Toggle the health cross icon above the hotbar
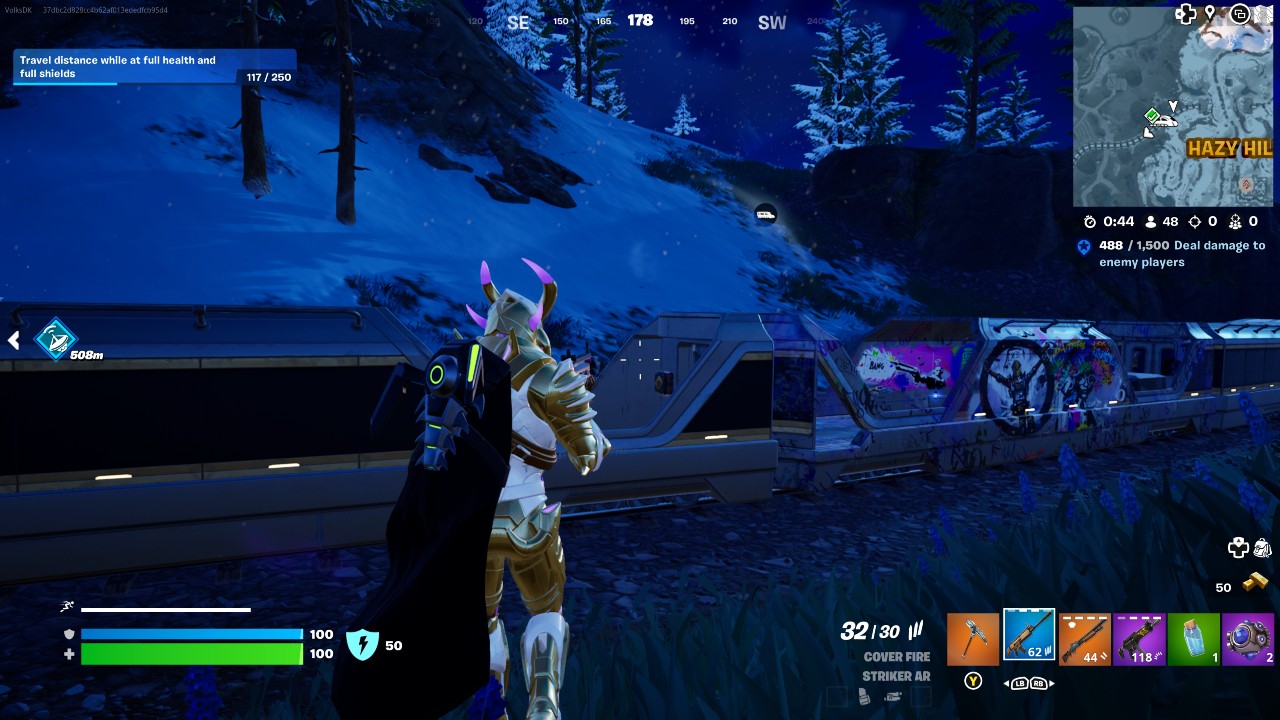The width and height of the screenshot is (1280, 720). [1237, 548]
